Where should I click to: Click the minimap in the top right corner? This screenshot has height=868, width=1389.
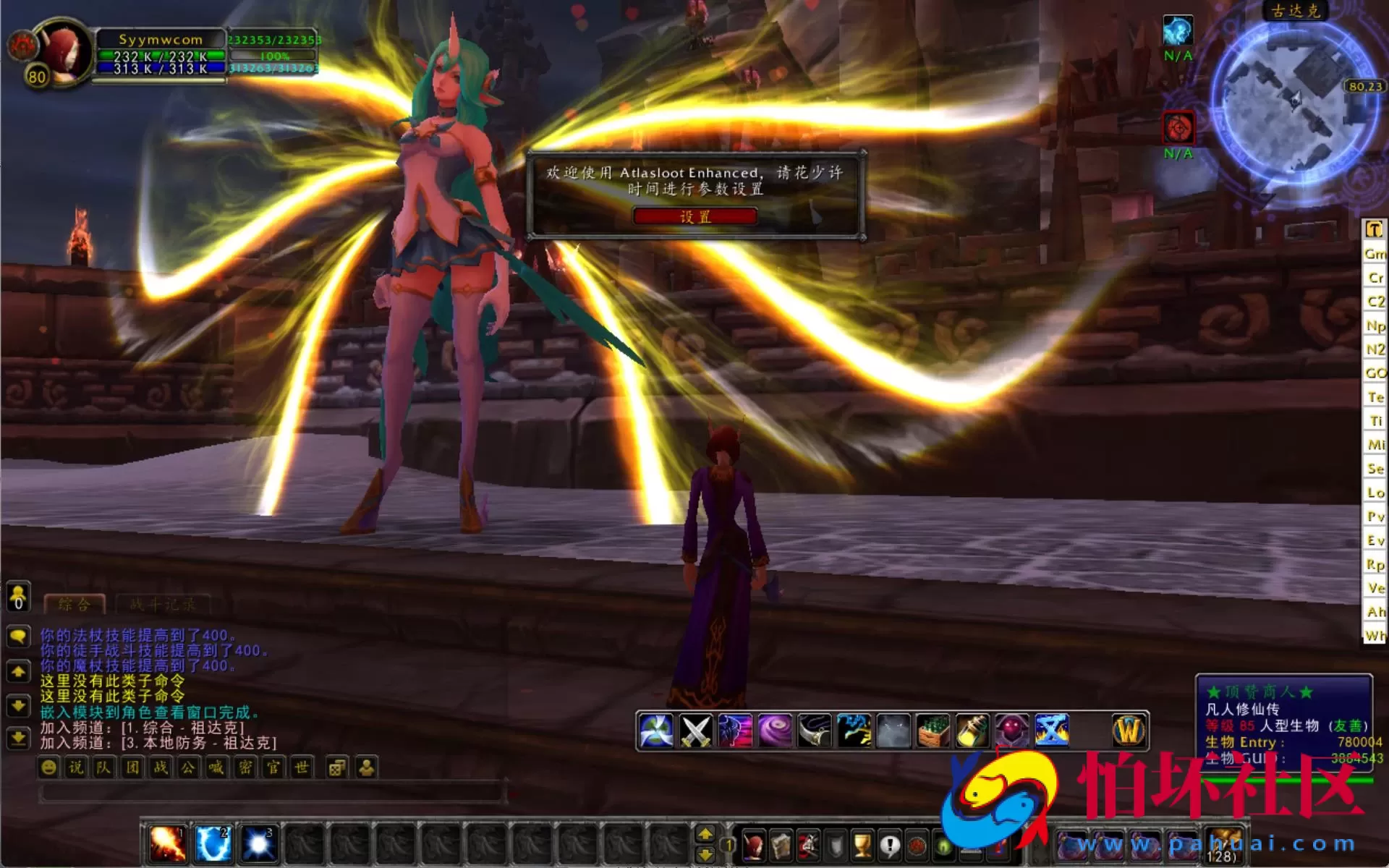point(1295,94)
